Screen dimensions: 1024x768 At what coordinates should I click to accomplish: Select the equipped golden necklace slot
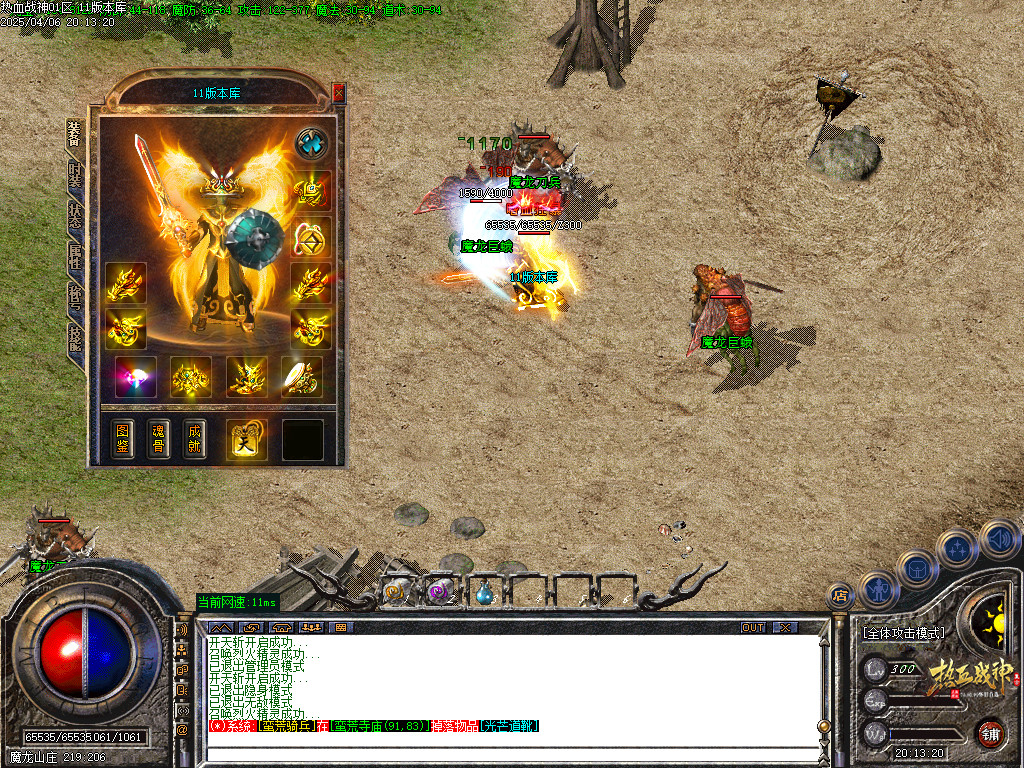(311, 190)
